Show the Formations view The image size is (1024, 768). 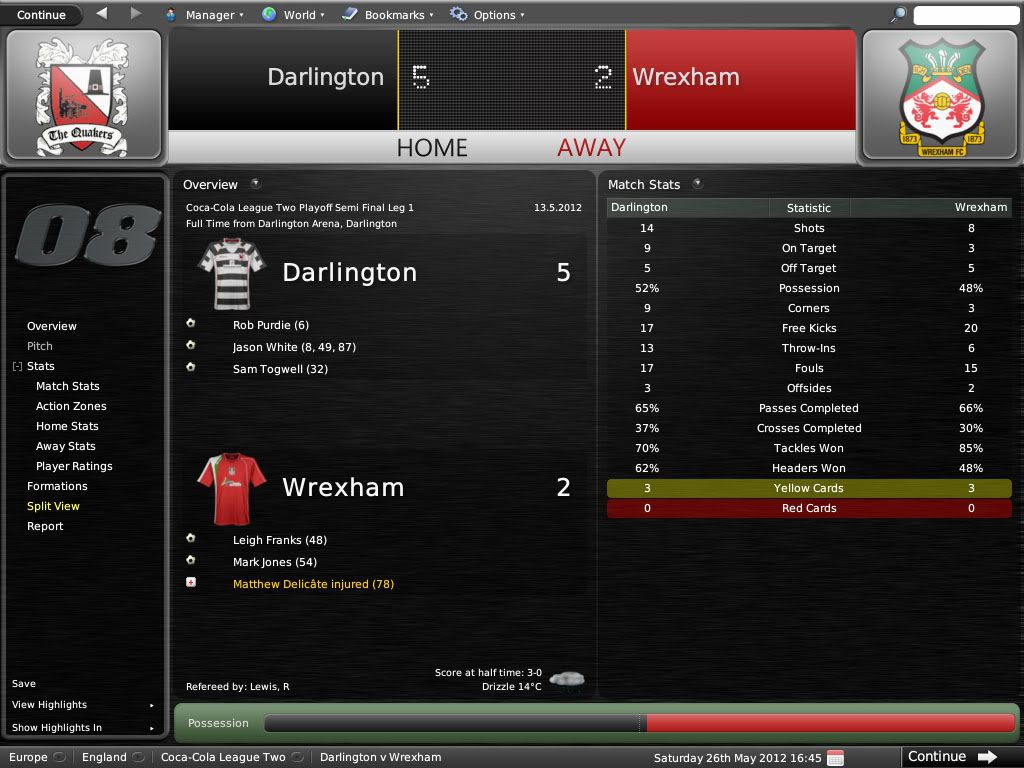(x=57, y=486)
